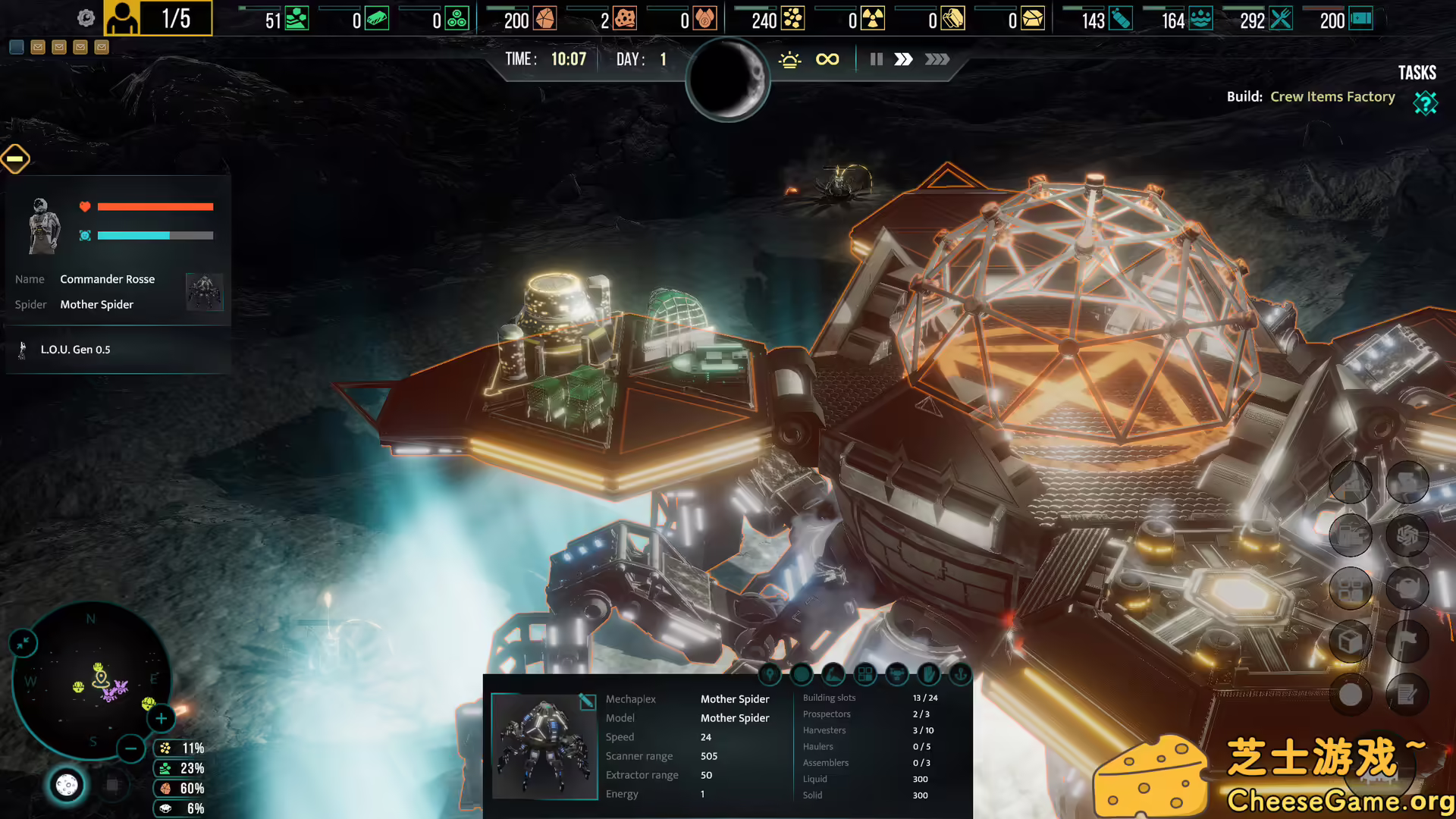Select the drone icon tab above the stats panel

[x=896, y=674]
